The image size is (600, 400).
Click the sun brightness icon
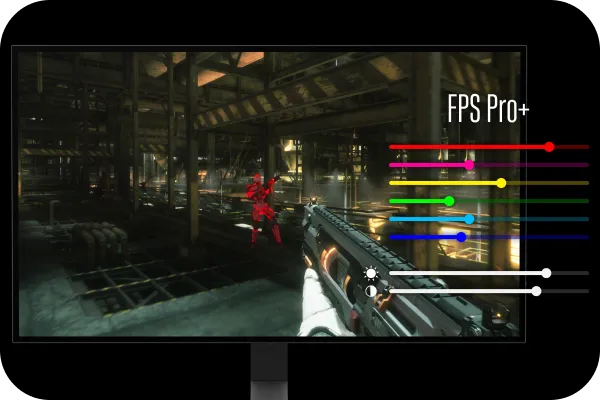(x=371, y=273)
